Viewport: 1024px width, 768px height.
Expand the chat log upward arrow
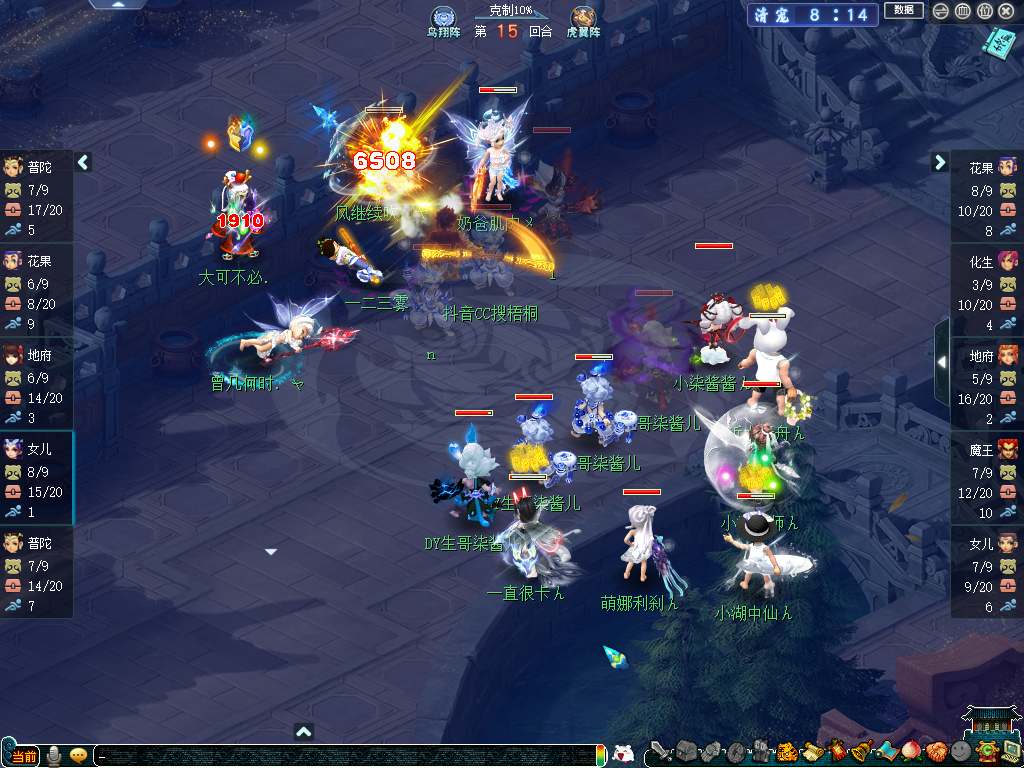(x=305, y=731)
